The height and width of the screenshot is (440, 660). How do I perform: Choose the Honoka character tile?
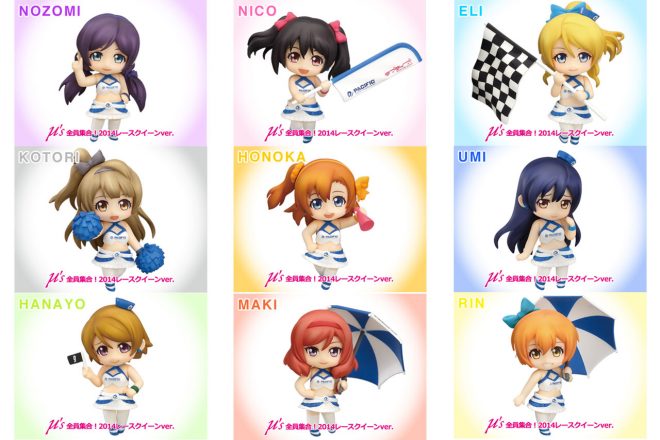click(330, 218)
